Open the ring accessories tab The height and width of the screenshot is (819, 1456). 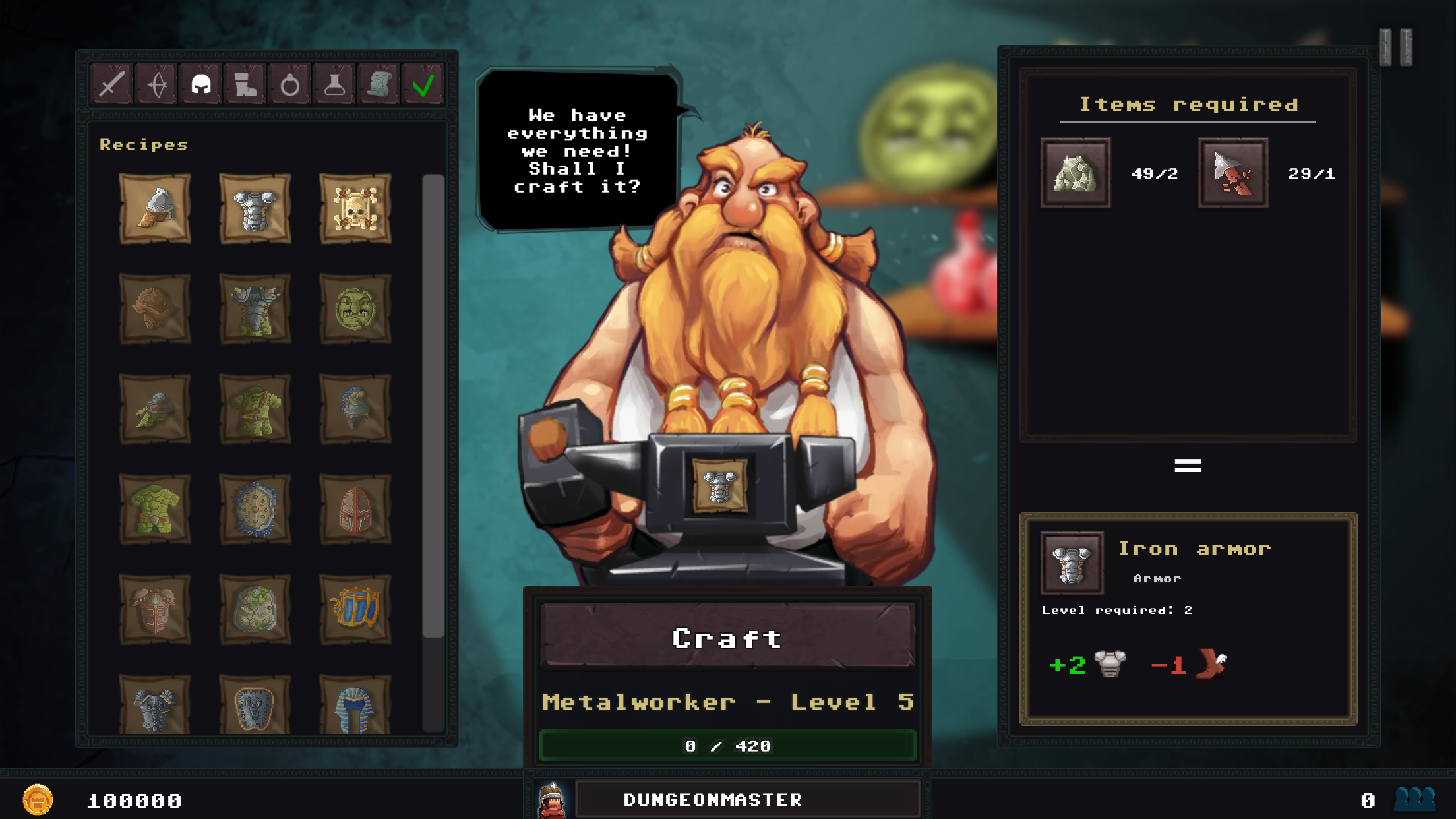click(x=289, y=84)
